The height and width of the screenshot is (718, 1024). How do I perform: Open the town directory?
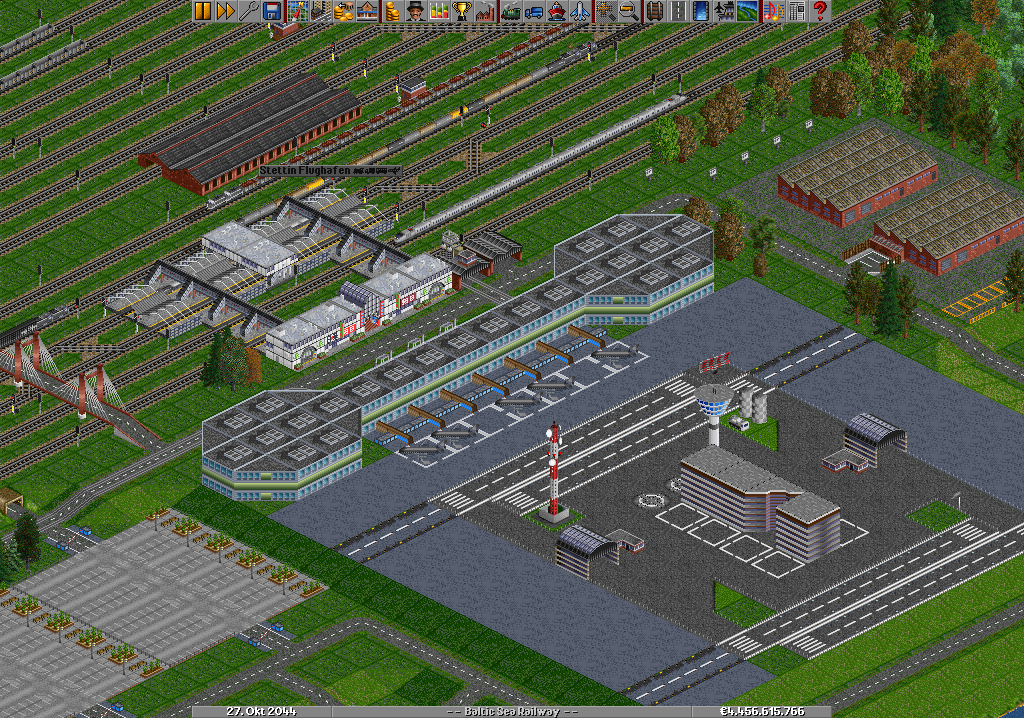pos(319,11)
